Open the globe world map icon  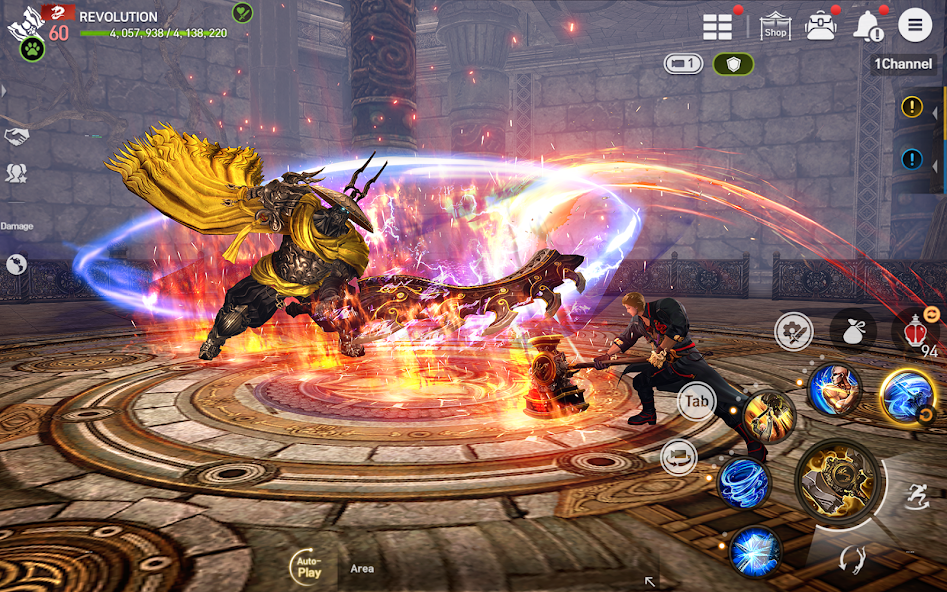click(x=16, y=264)
